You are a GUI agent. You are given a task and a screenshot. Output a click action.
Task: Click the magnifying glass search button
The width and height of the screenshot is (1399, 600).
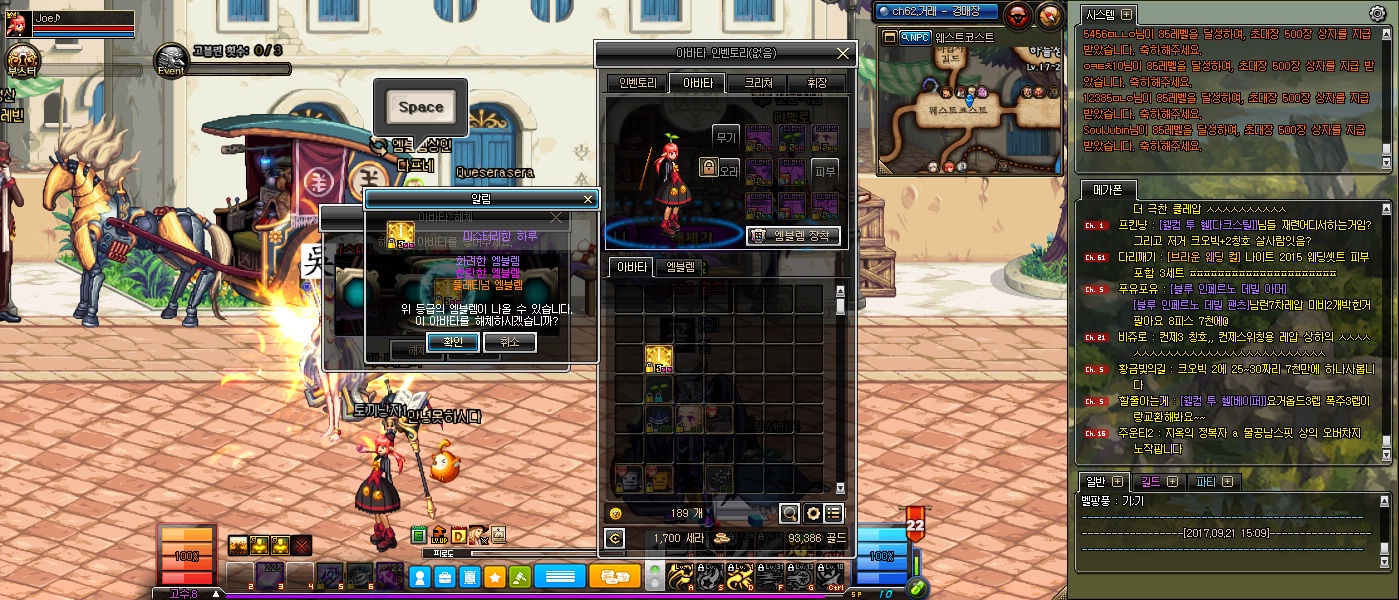pos(790,513)
